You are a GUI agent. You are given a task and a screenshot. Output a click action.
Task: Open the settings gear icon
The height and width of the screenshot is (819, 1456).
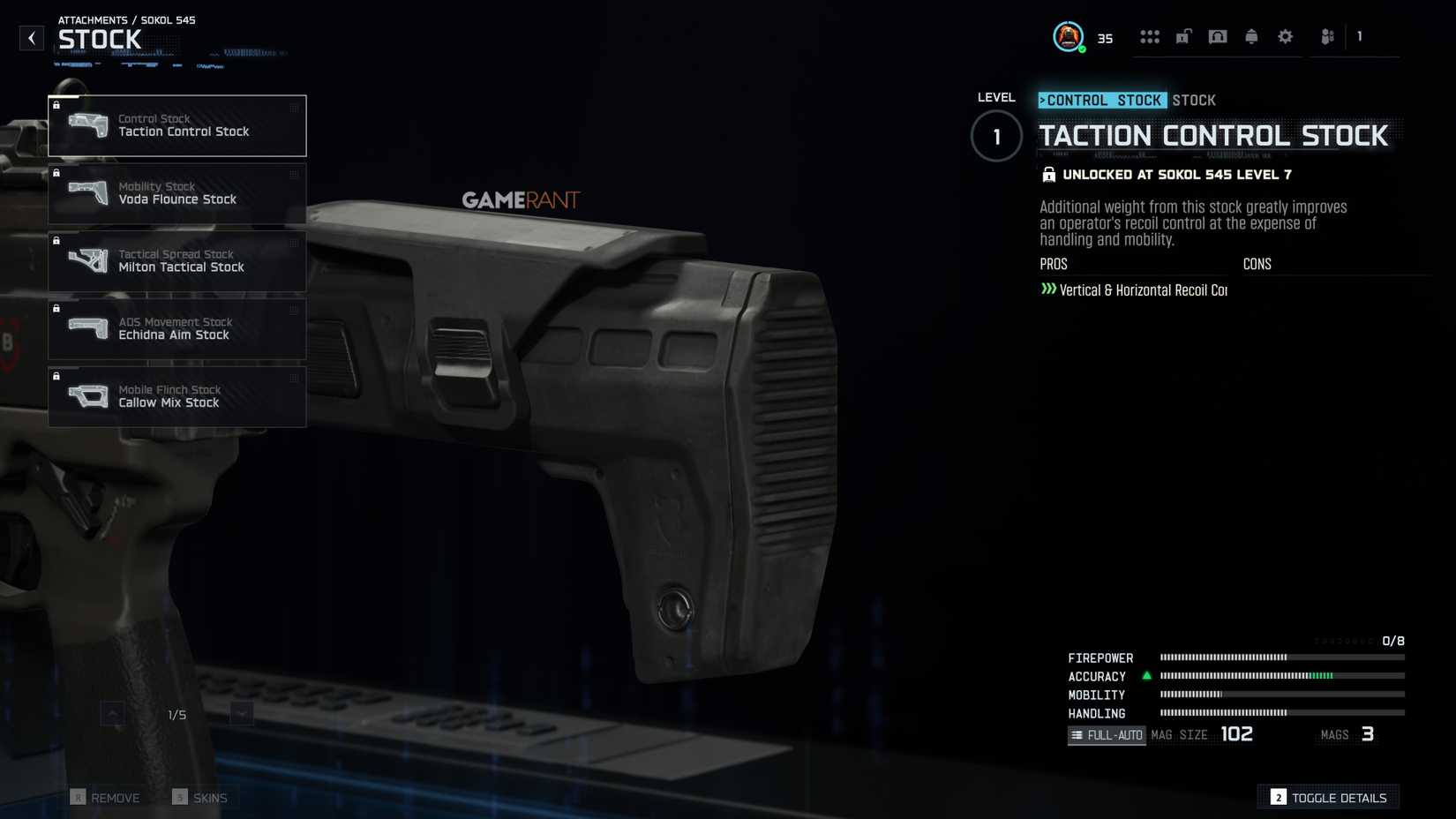pyautogui.click(x=1285, y=36)
